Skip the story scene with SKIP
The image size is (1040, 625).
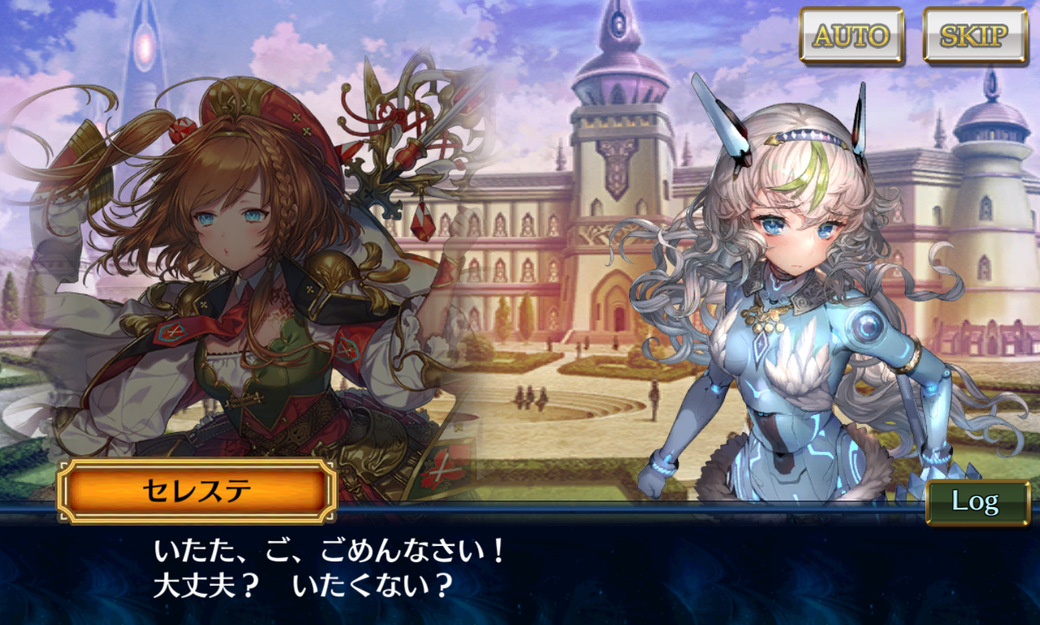coord(974,36)
